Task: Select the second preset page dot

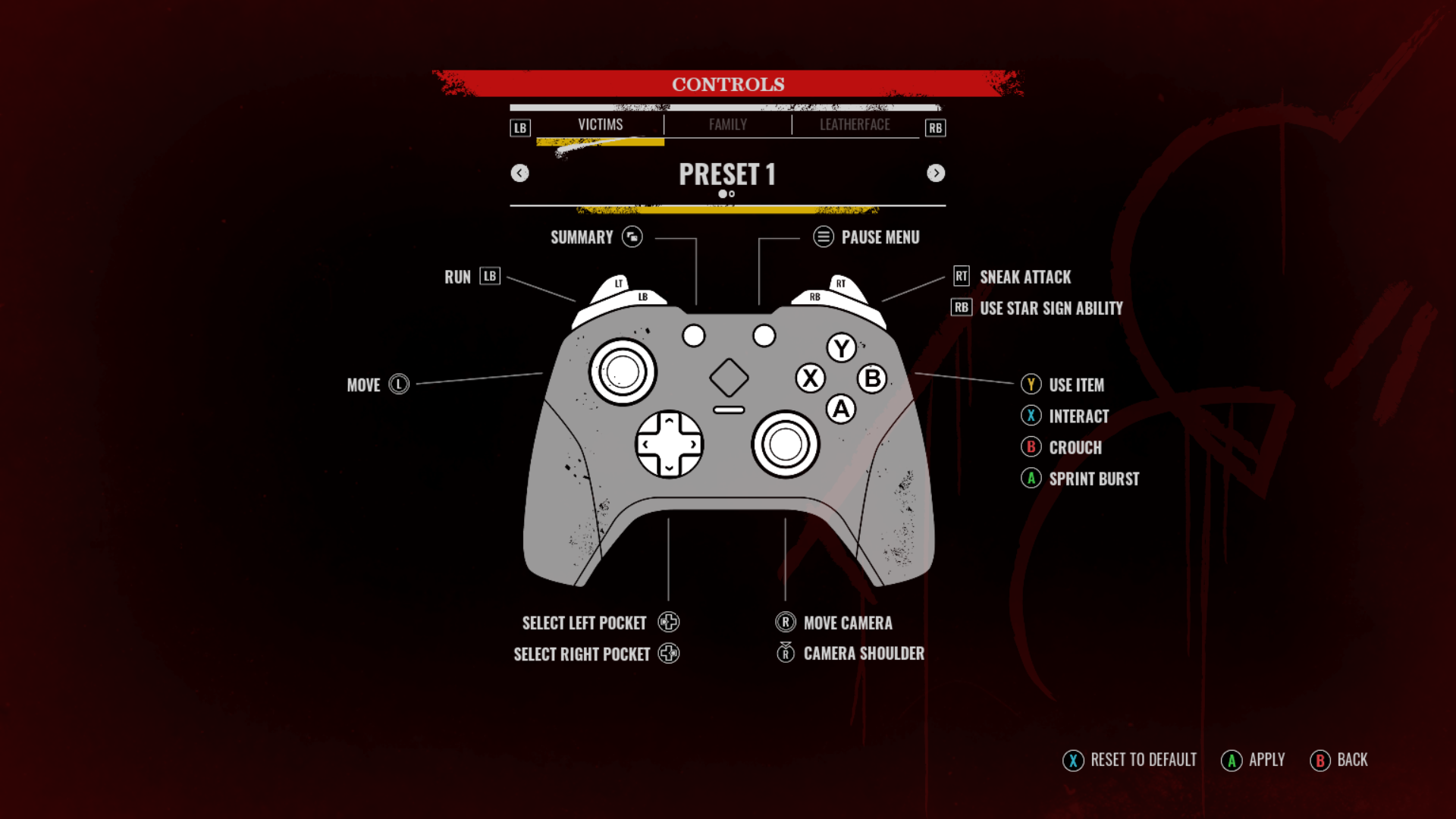Action: tap(733, 194)
